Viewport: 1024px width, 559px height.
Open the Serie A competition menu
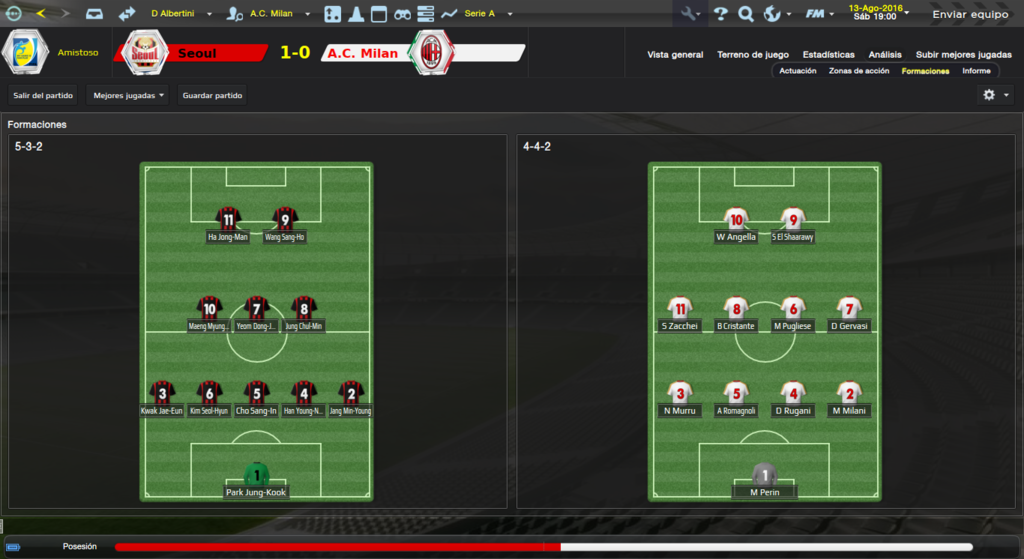[x=486, y=14]
